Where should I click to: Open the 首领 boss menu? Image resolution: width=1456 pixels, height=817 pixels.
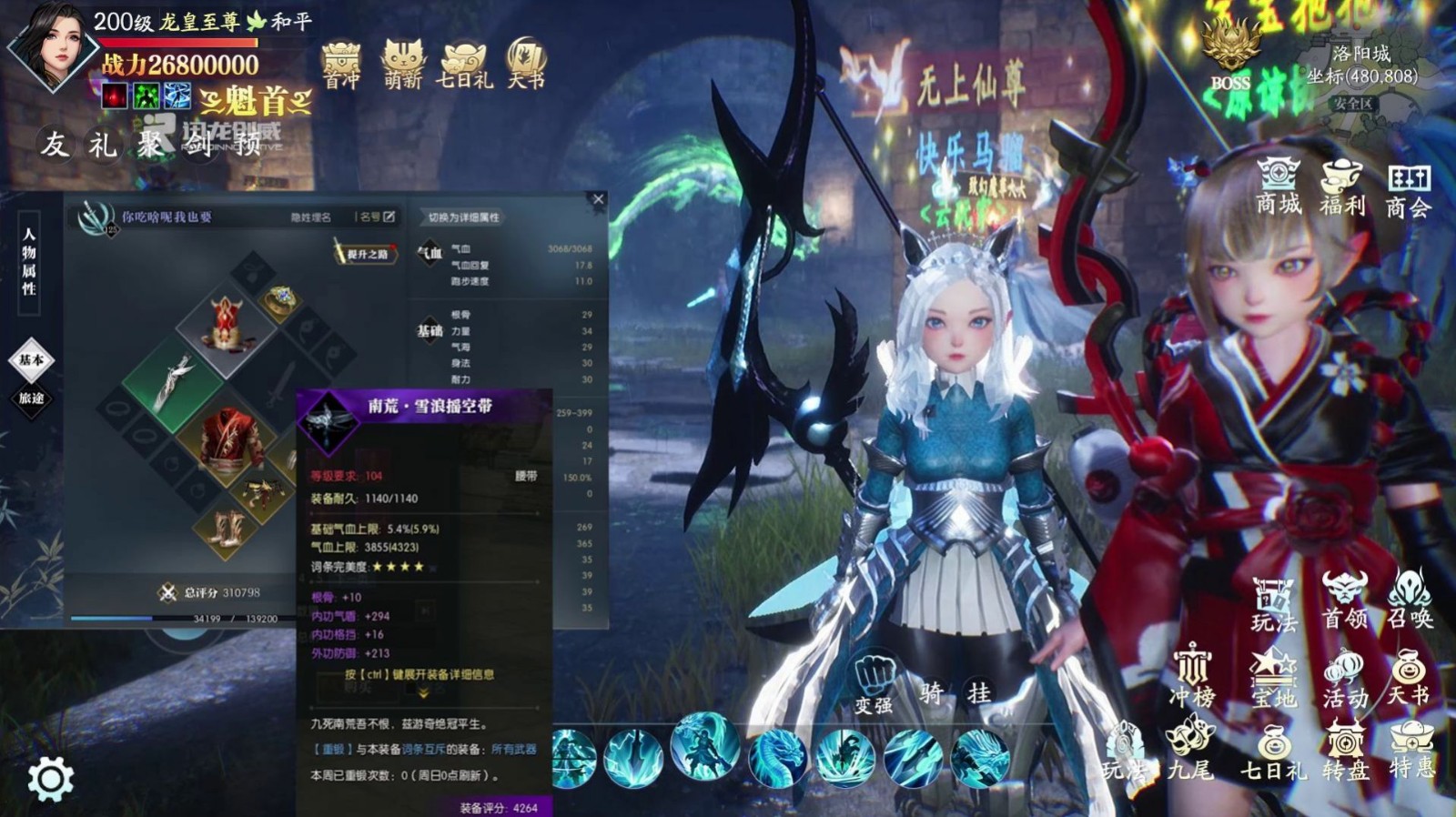[x=1345, y=600]
